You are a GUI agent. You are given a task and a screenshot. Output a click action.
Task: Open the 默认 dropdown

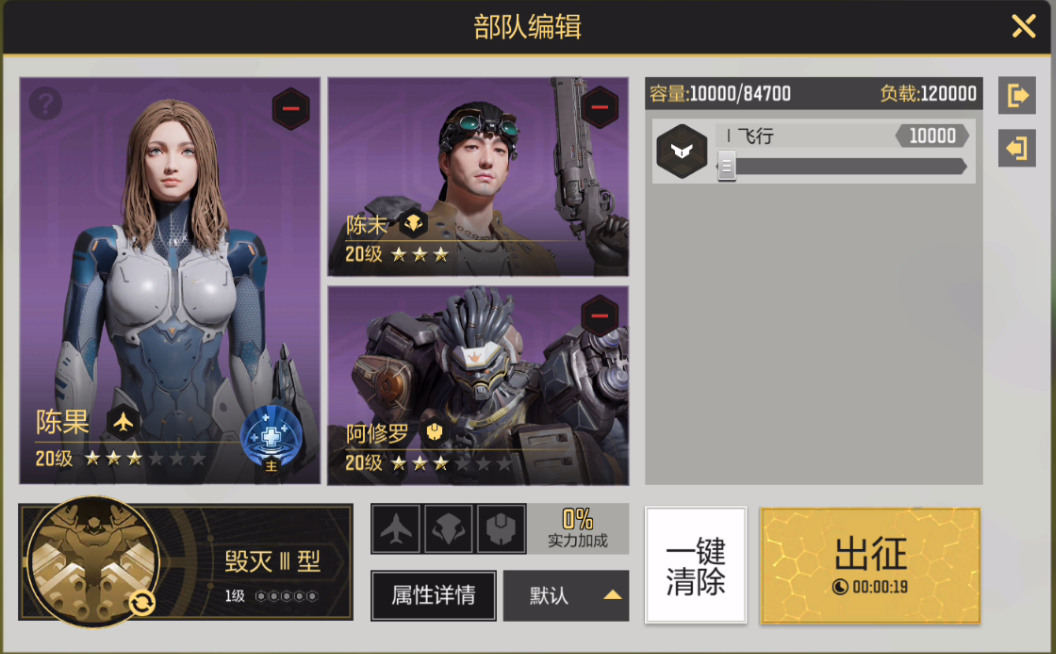tap(566, 596)
